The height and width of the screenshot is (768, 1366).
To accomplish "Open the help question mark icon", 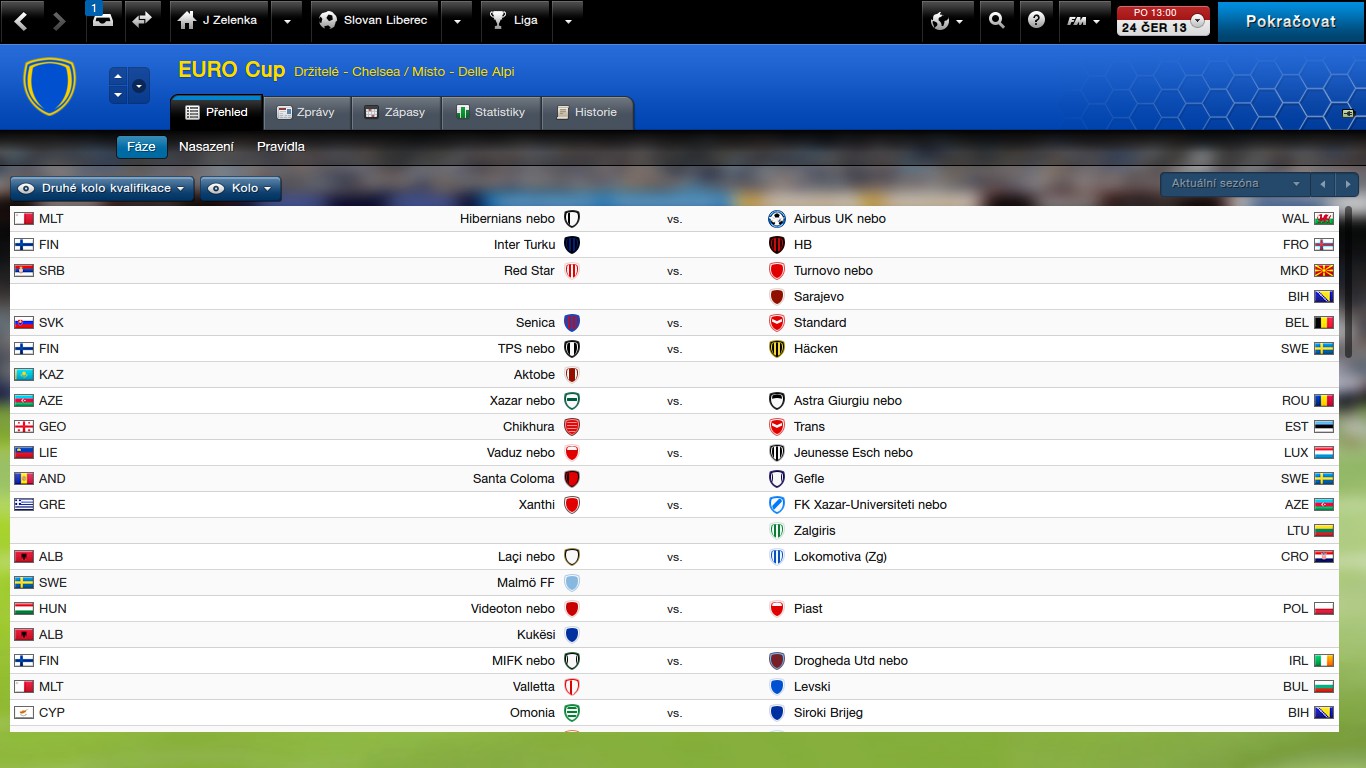I will tap(1037, 20).
